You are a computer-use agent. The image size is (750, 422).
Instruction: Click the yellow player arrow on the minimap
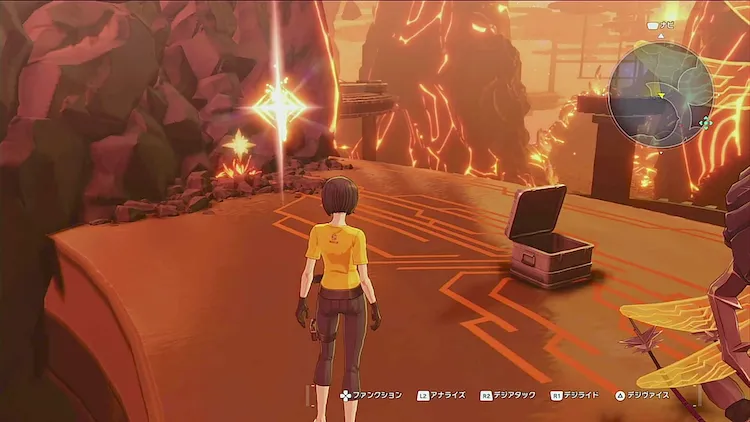click(660, 93)
